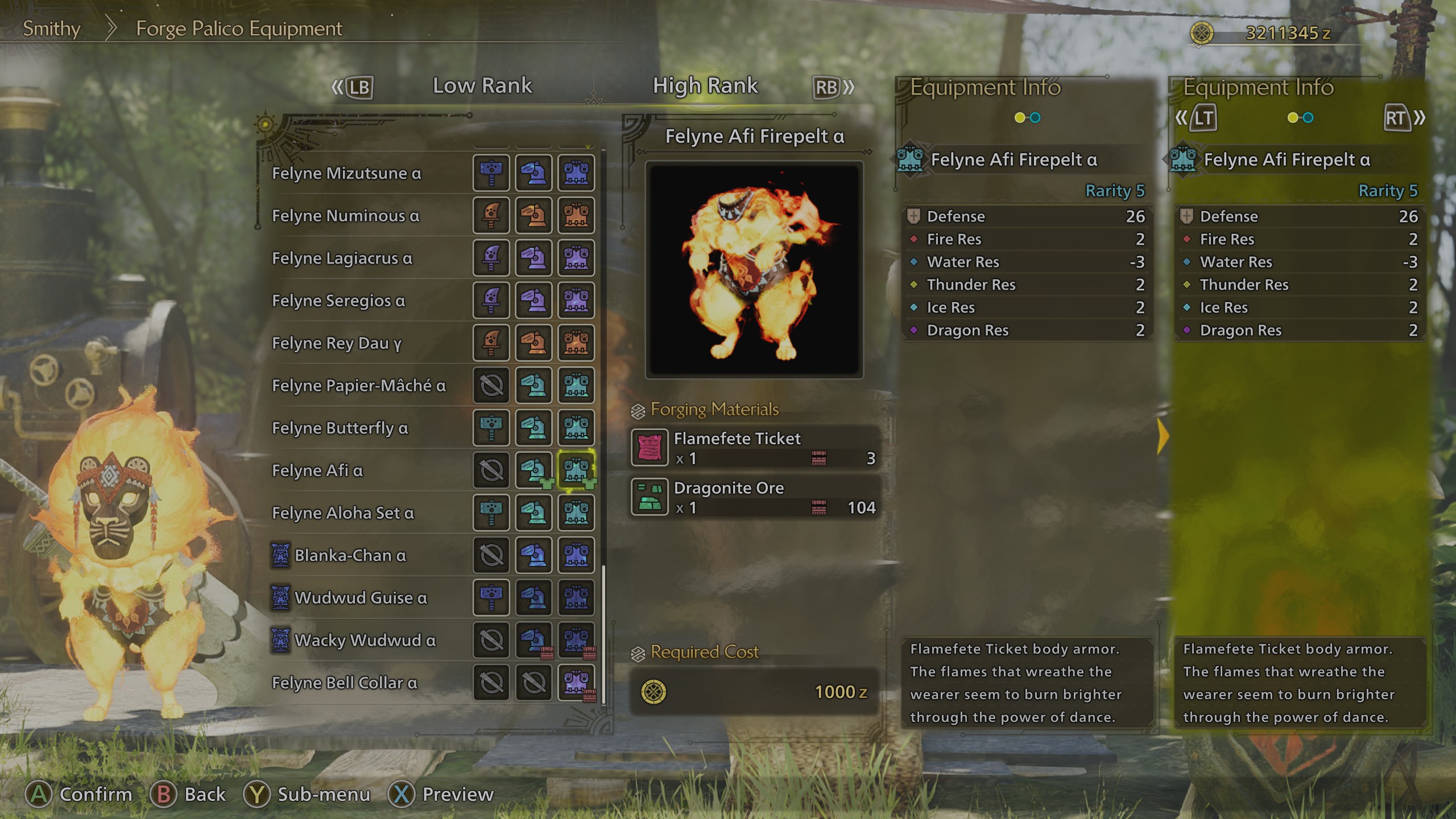Switch to the Low Rank tab
Viewport: 1456px width, 819px height.
click(x=482, y=85)
